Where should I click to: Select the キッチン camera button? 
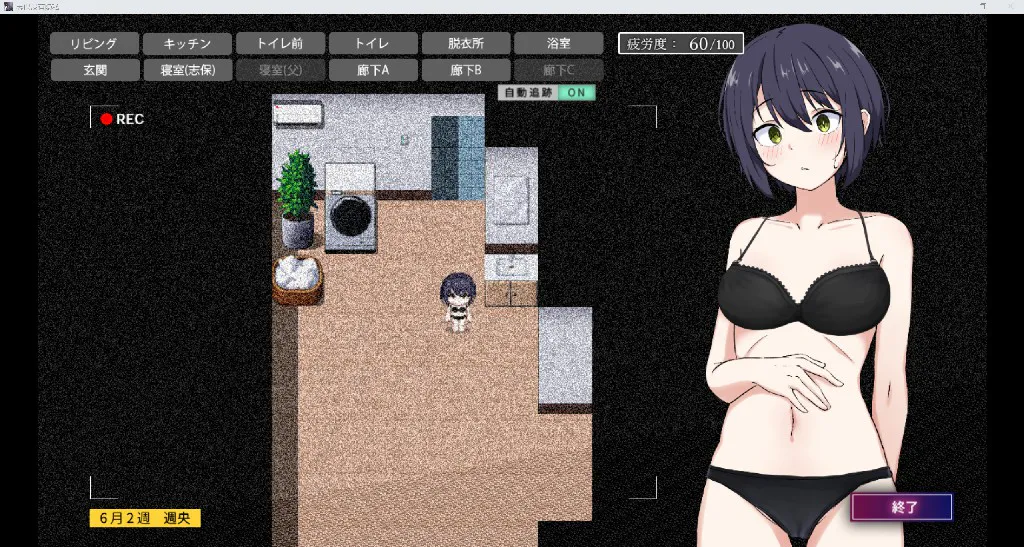click(187, 44)
